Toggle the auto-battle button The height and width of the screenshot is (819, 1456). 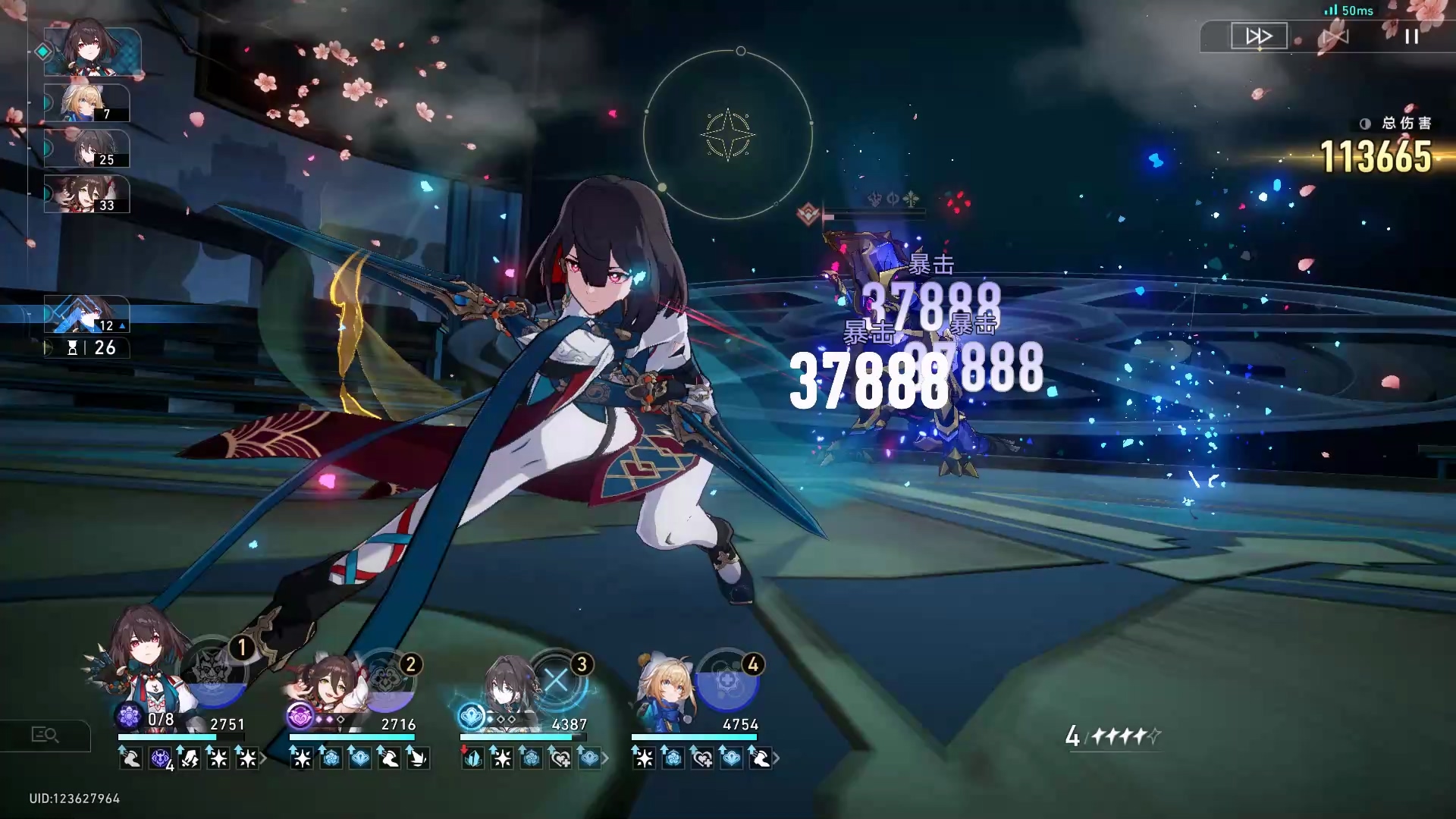pyautogui.click(x=1335, y=36)
